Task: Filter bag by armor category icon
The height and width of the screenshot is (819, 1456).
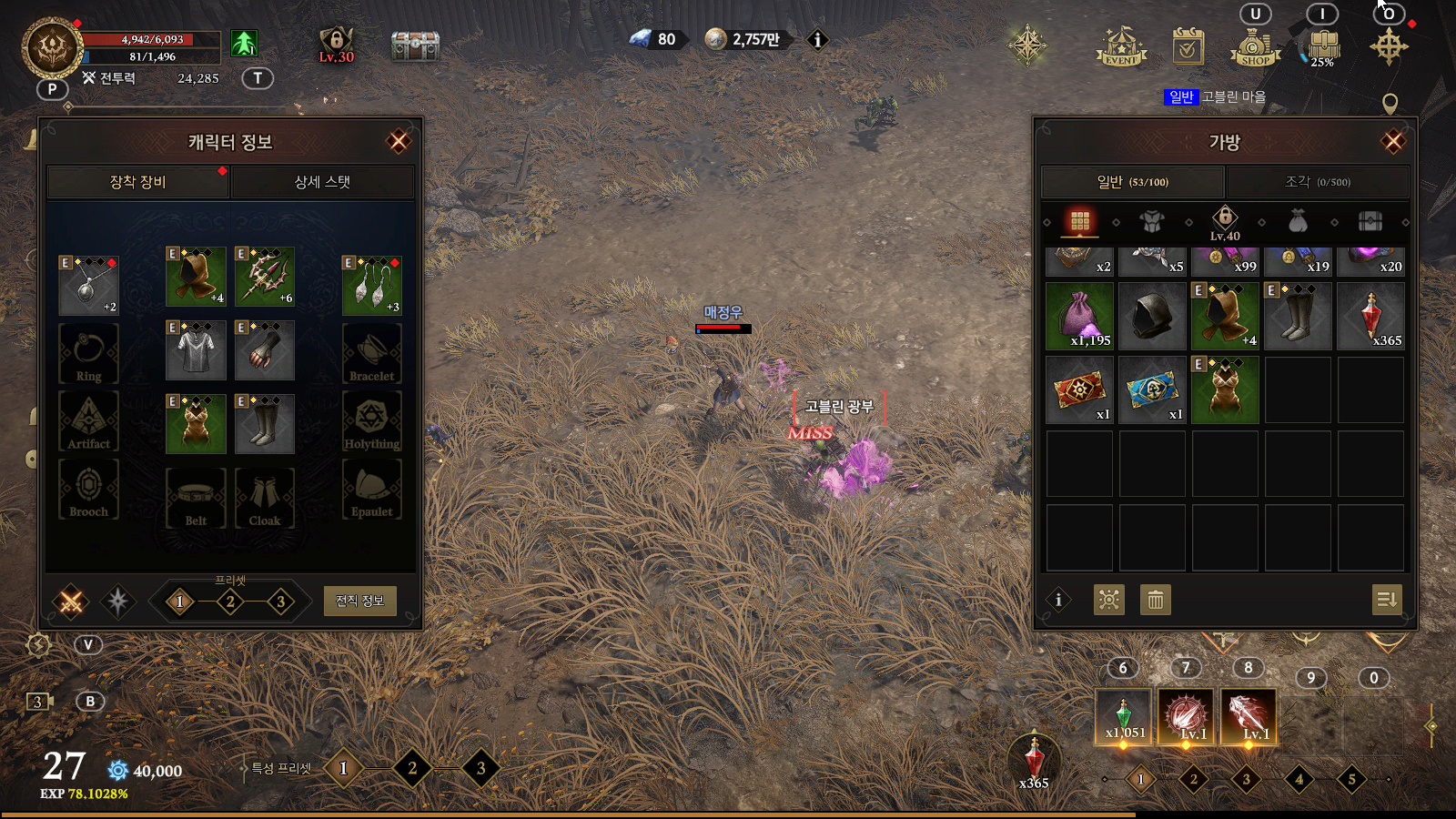Action: tap(1152, 221)
